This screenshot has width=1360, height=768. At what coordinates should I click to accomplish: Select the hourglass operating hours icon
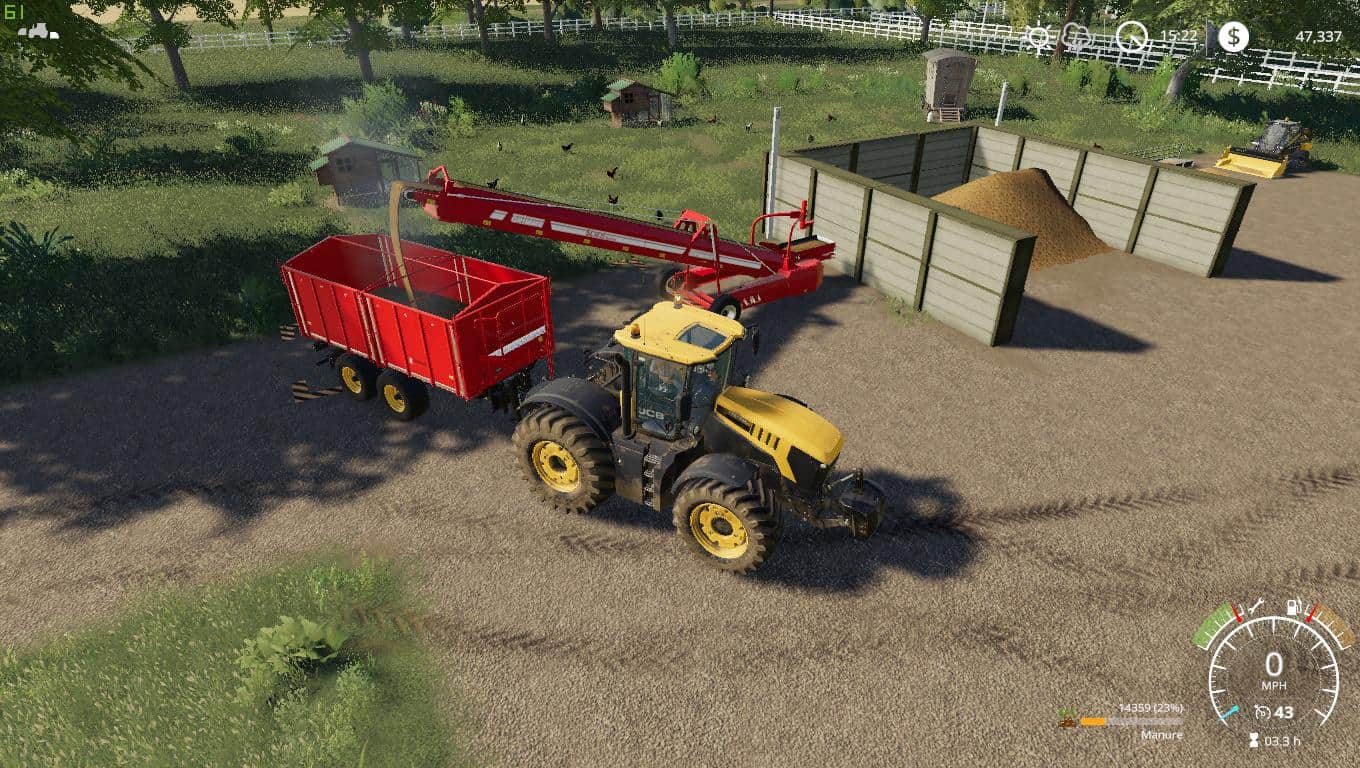click(1253, 740)
